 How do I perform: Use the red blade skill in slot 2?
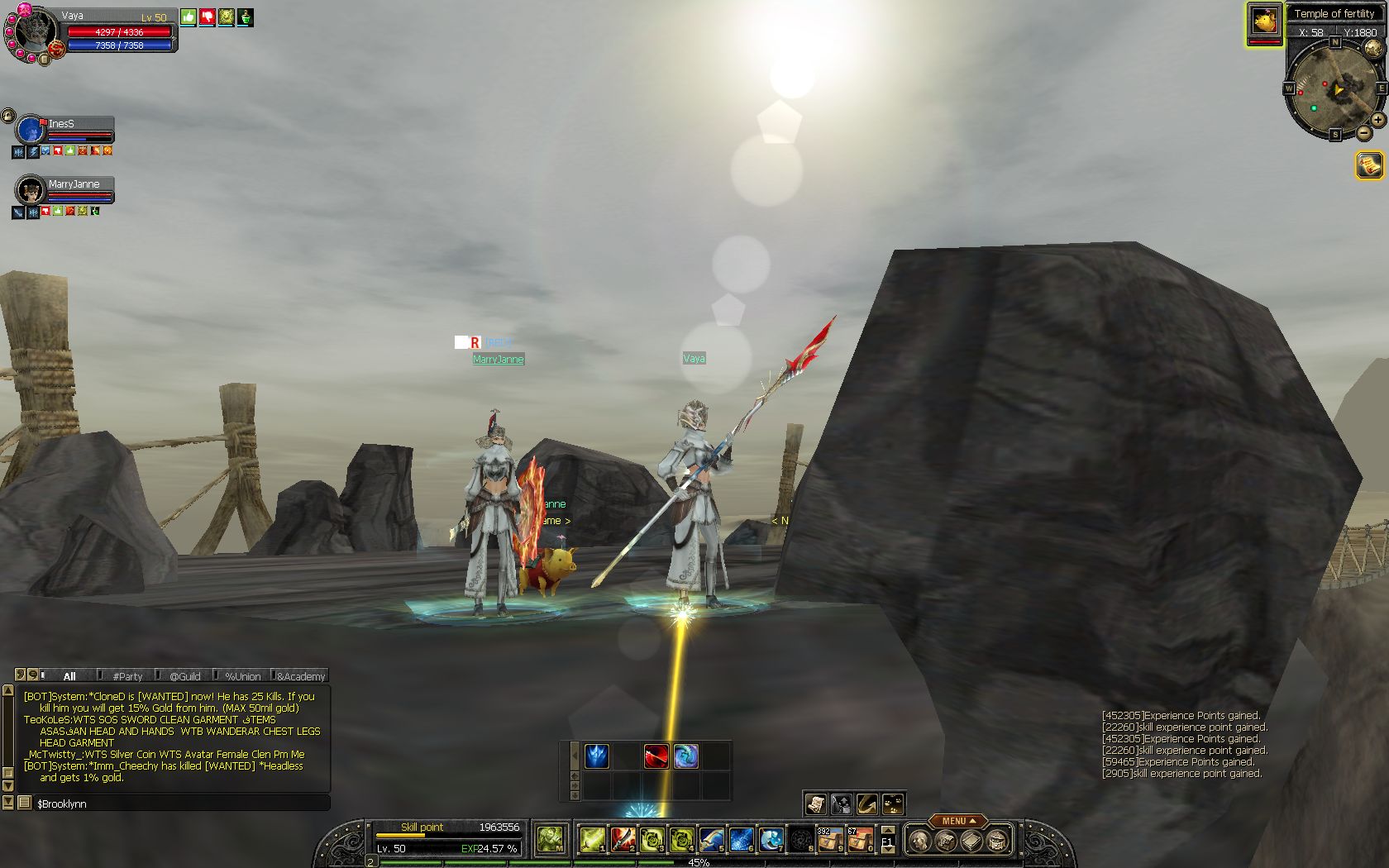pyautogui.click(x=622, y=840)
